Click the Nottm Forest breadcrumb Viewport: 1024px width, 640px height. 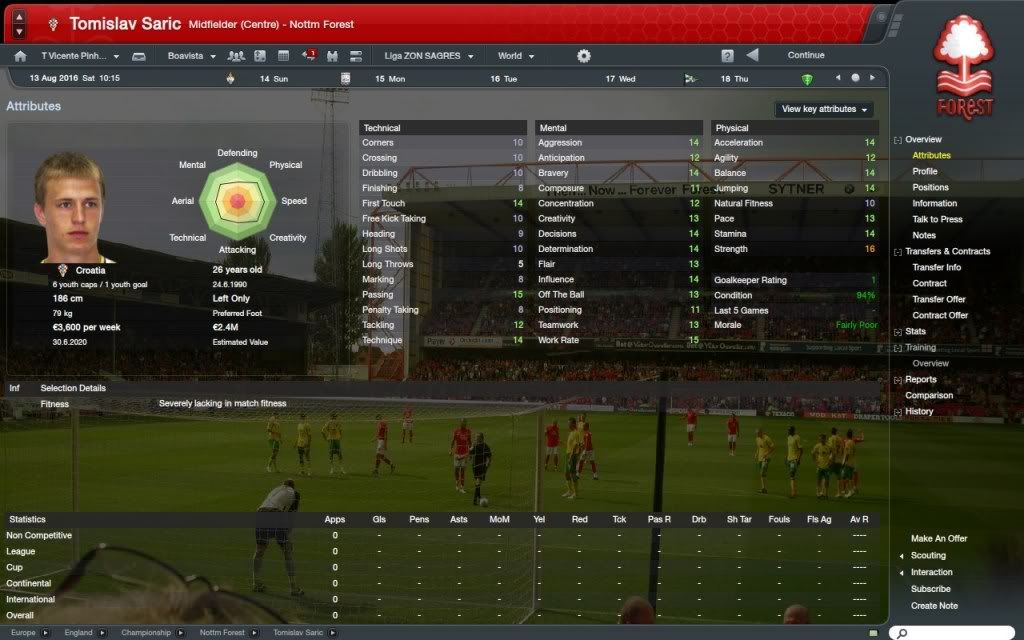point(222,633)
